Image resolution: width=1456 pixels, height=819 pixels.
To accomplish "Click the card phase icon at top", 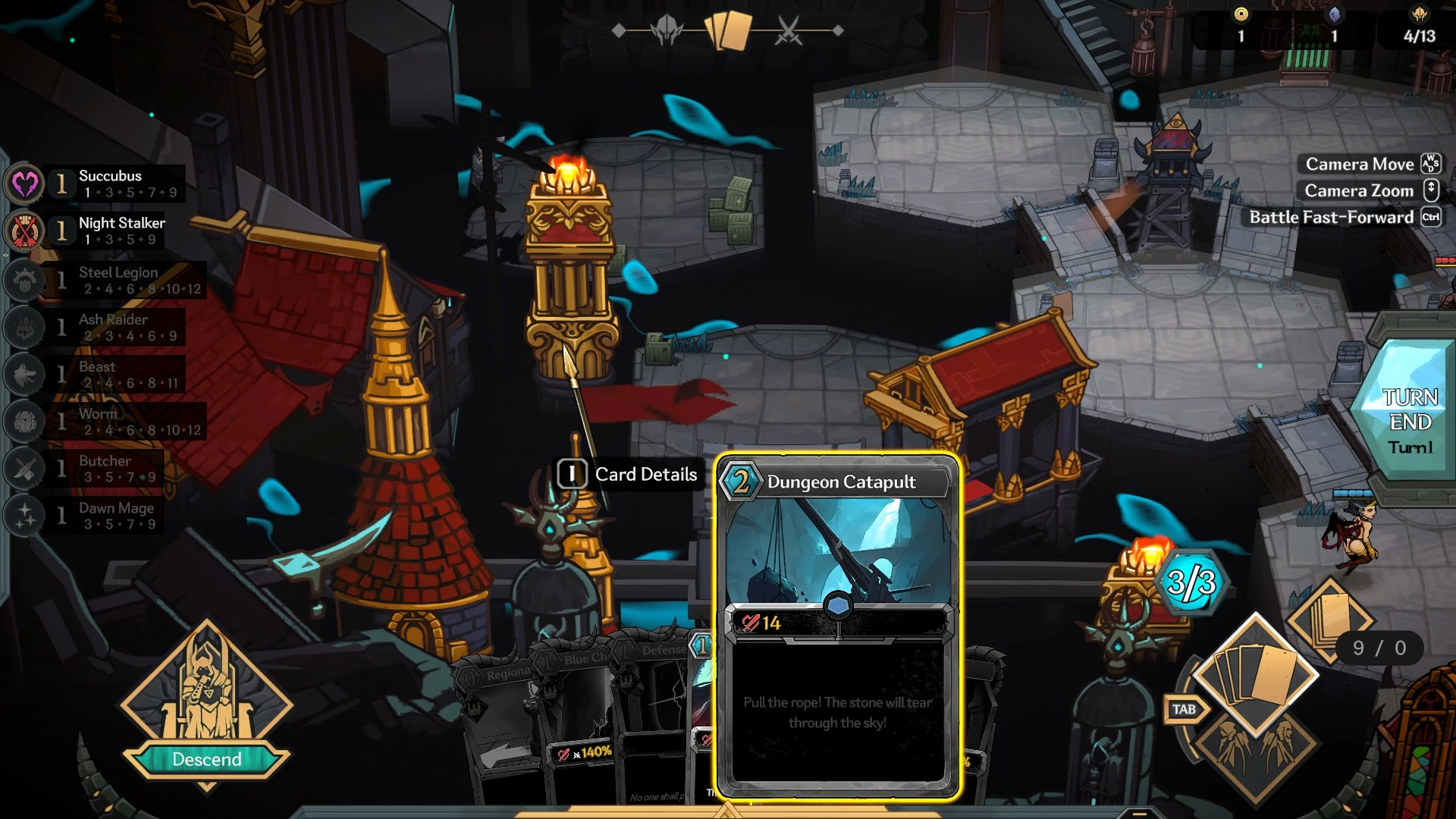I will point(728,31).
